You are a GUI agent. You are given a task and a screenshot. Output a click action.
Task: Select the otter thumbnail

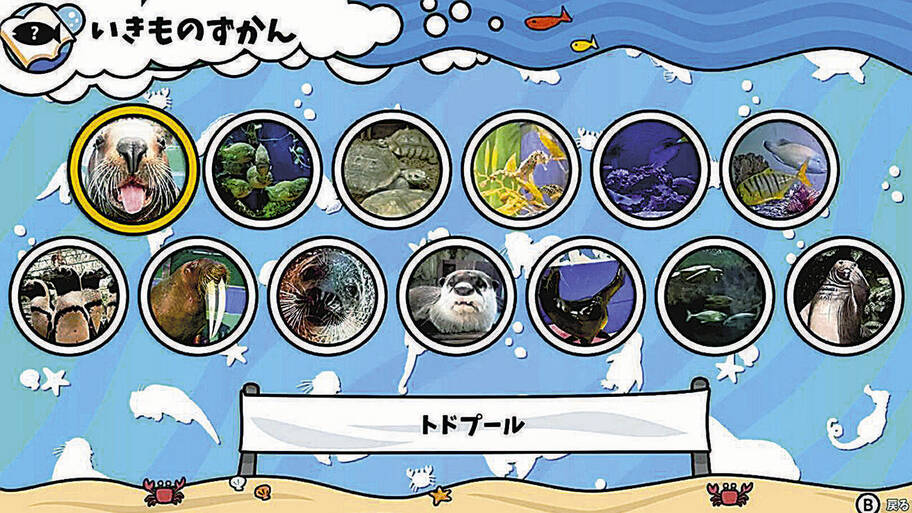point(456,295)
